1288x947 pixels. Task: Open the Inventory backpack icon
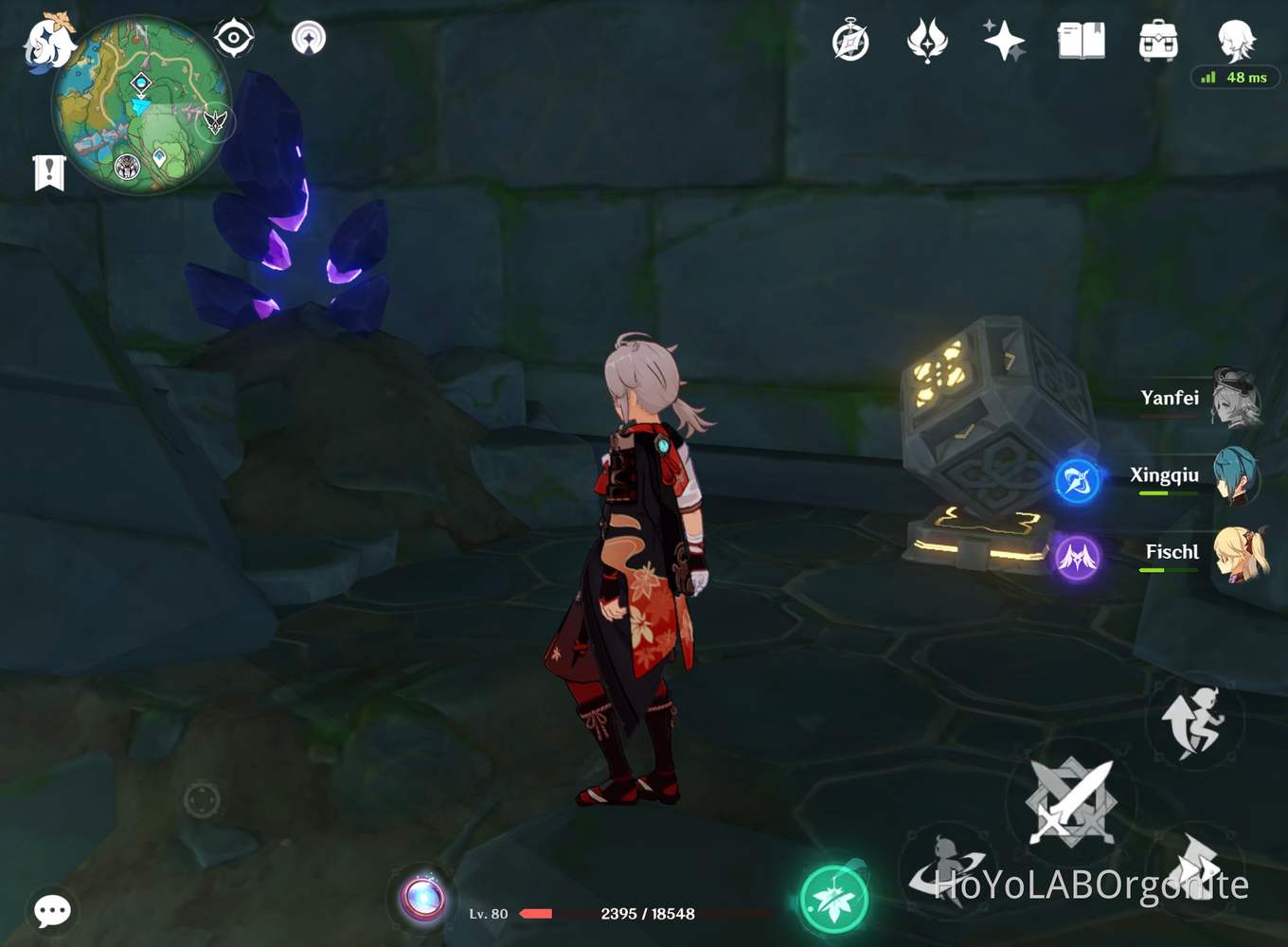(x=1155, y=40)
